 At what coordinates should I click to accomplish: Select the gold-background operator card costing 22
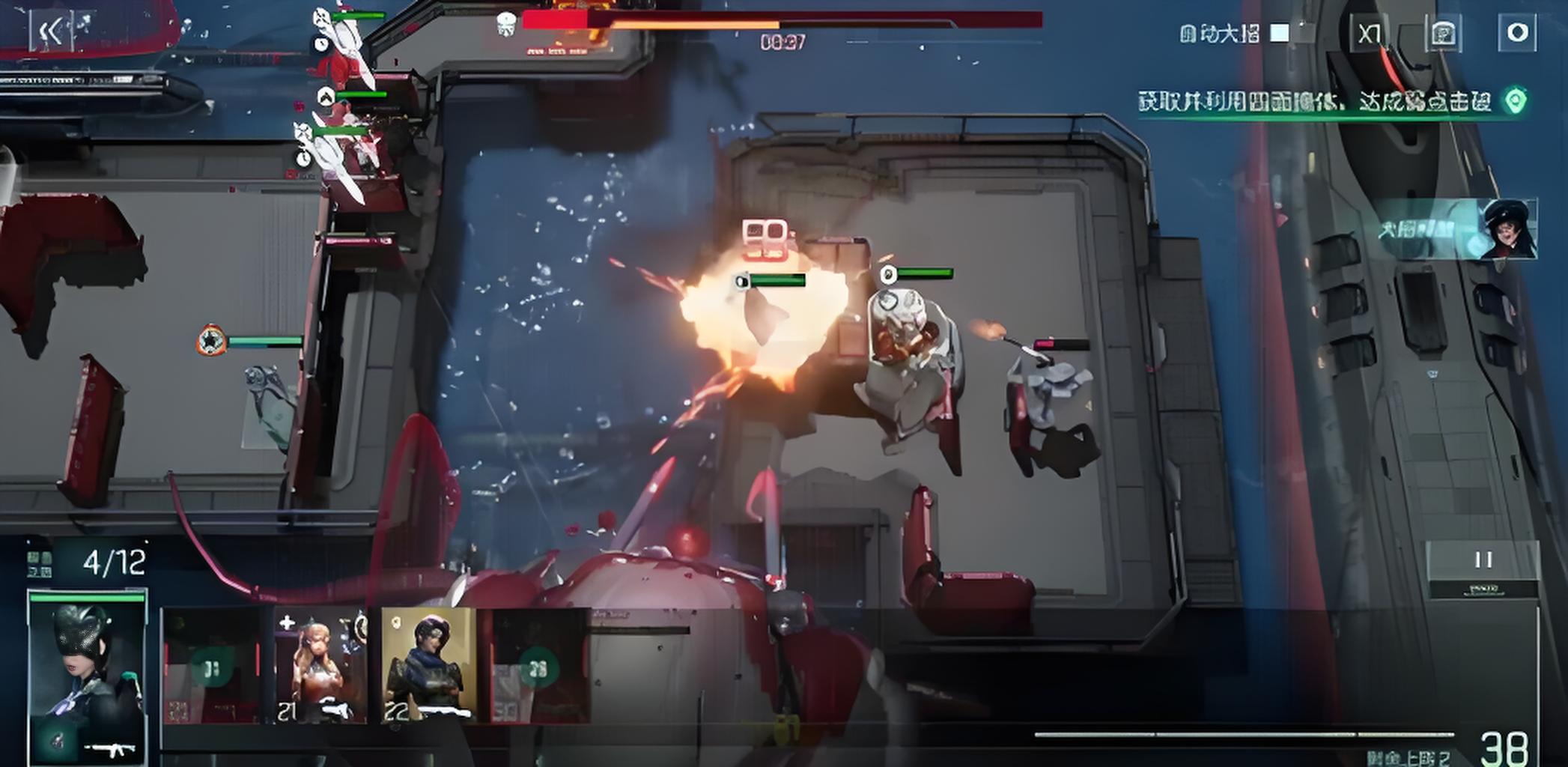(x=428, y=666)
